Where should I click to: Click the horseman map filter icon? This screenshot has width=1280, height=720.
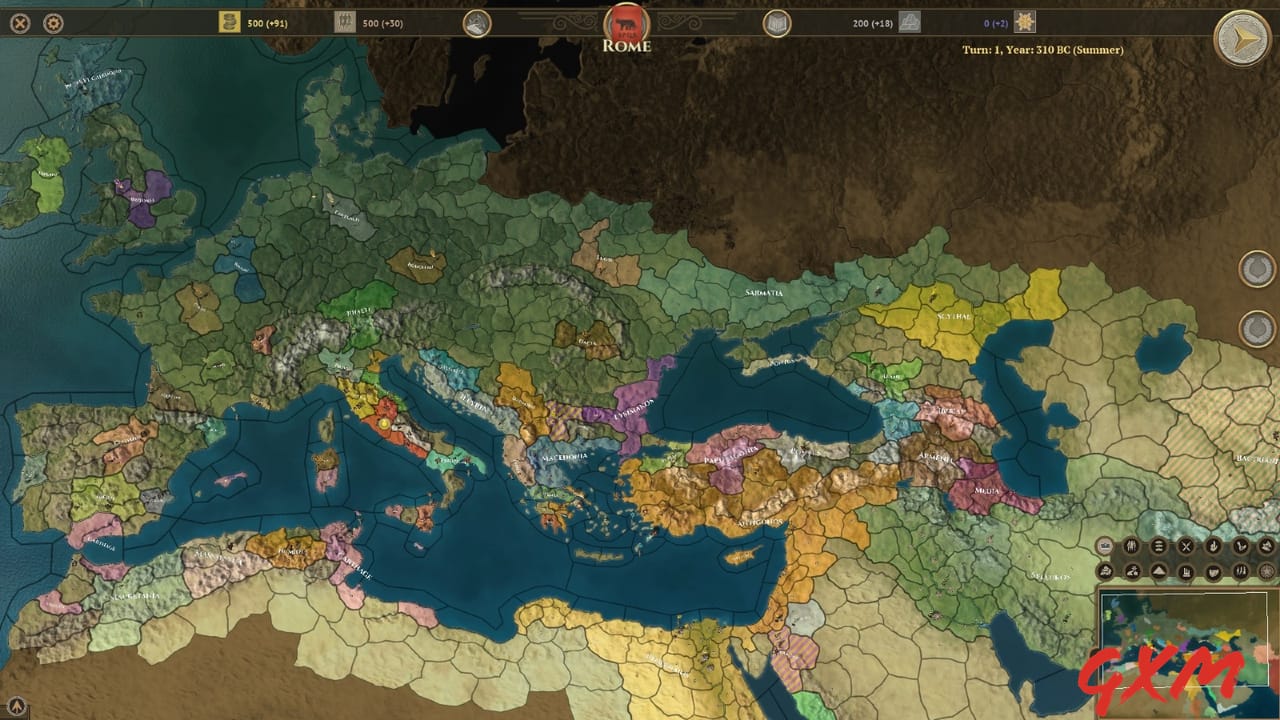tap(1131, 571)
